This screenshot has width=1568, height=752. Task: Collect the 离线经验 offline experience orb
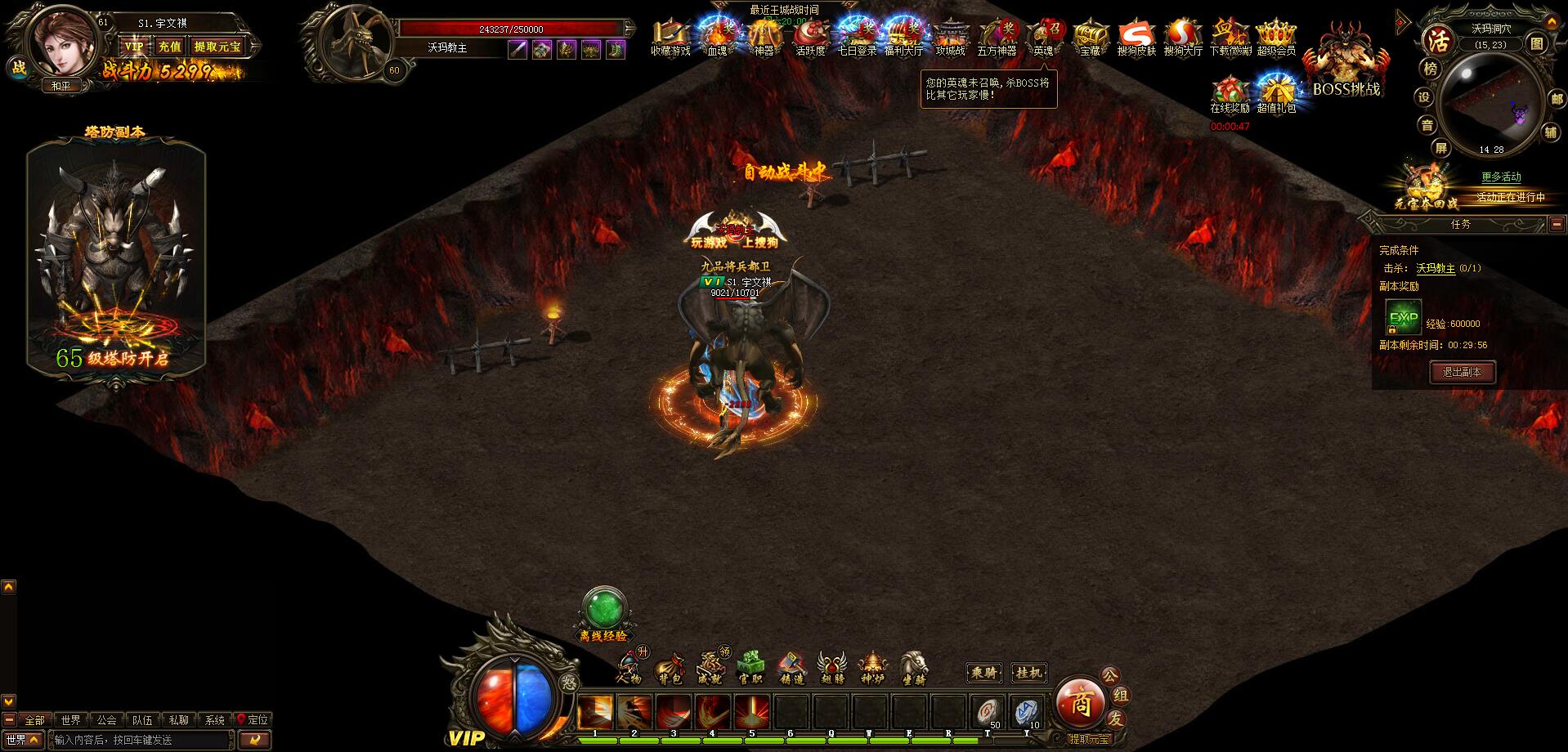point(603,611)
